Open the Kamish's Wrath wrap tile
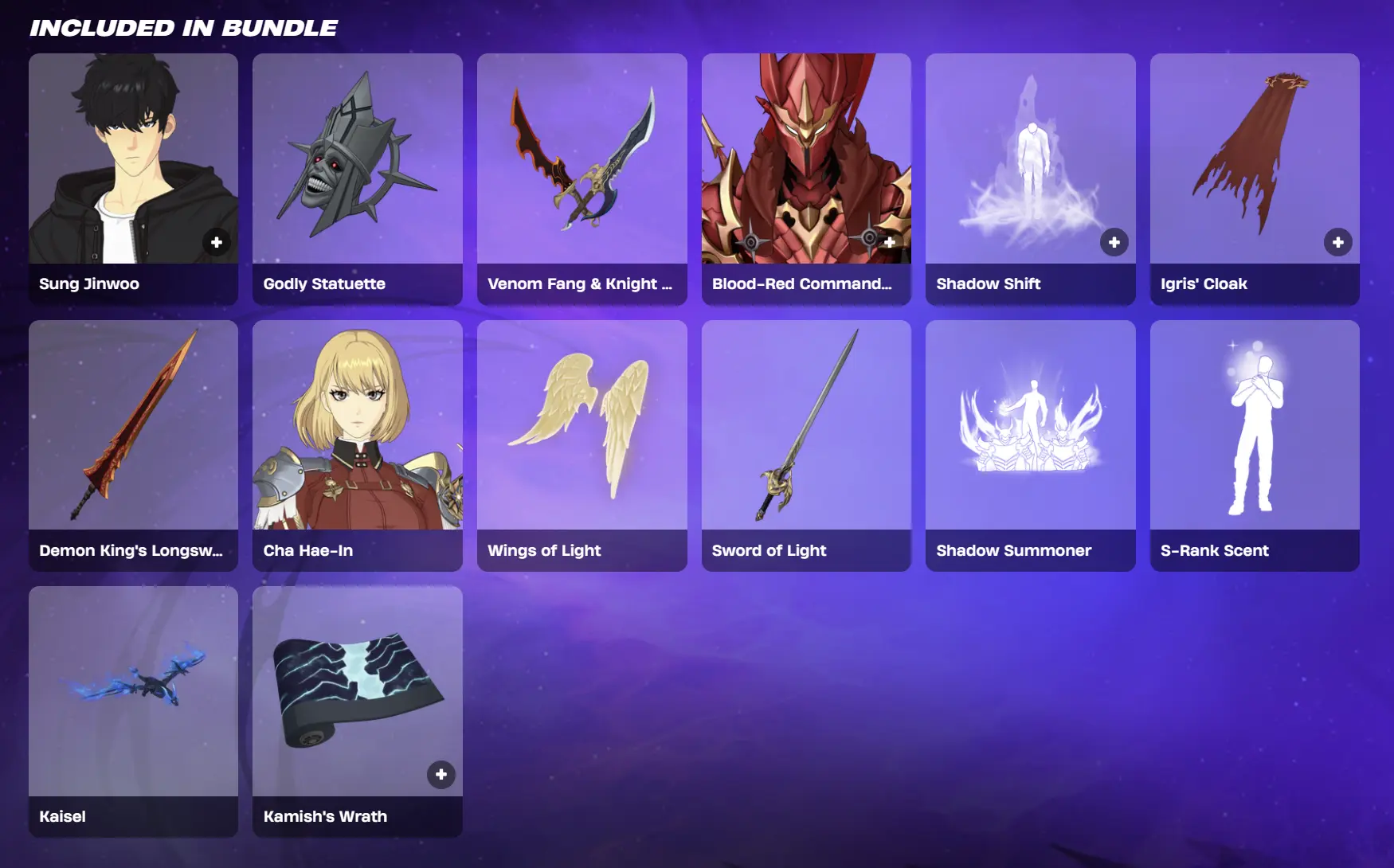 (x=357, y=693)
